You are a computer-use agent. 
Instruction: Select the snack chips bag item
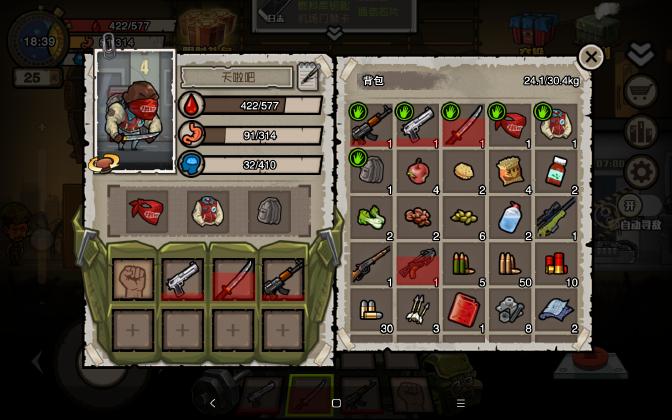click(510, 171)
